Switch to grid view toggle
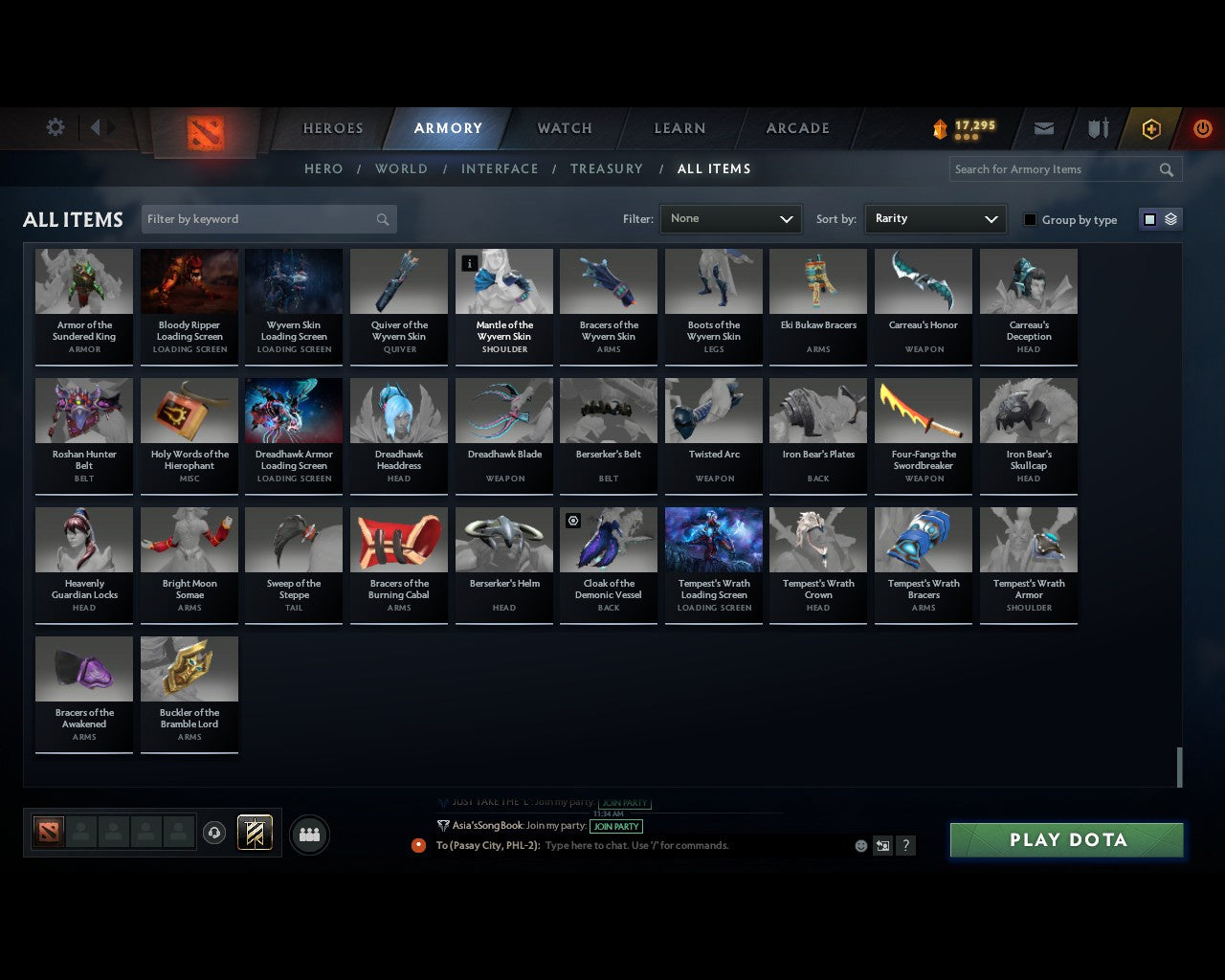The image size is (1225, 980). click(1149, 219)
